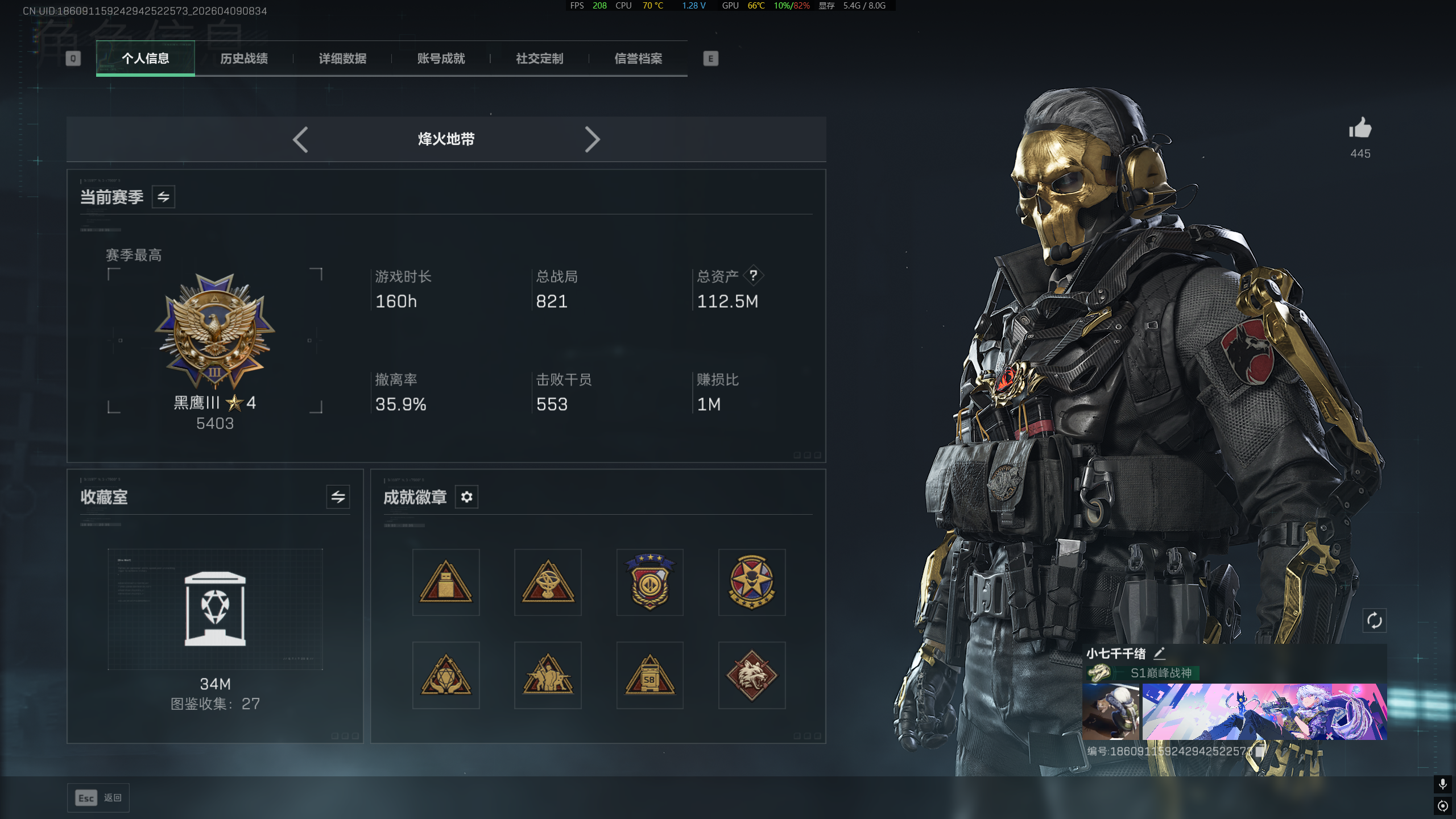Open 成就徽章 gear settings
1456x819 pixels.
click(466, 497)
